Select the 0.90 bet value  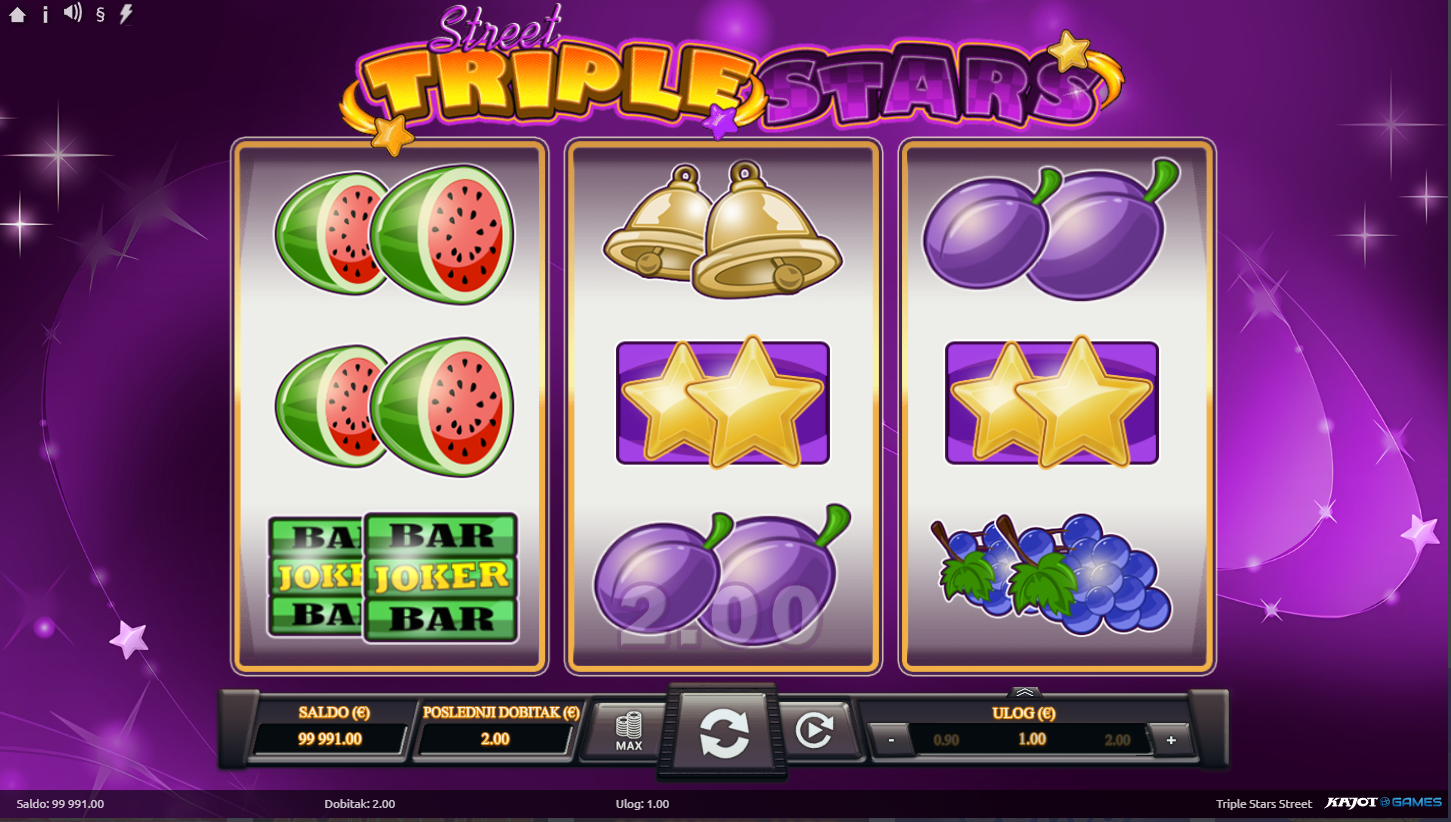946,741
